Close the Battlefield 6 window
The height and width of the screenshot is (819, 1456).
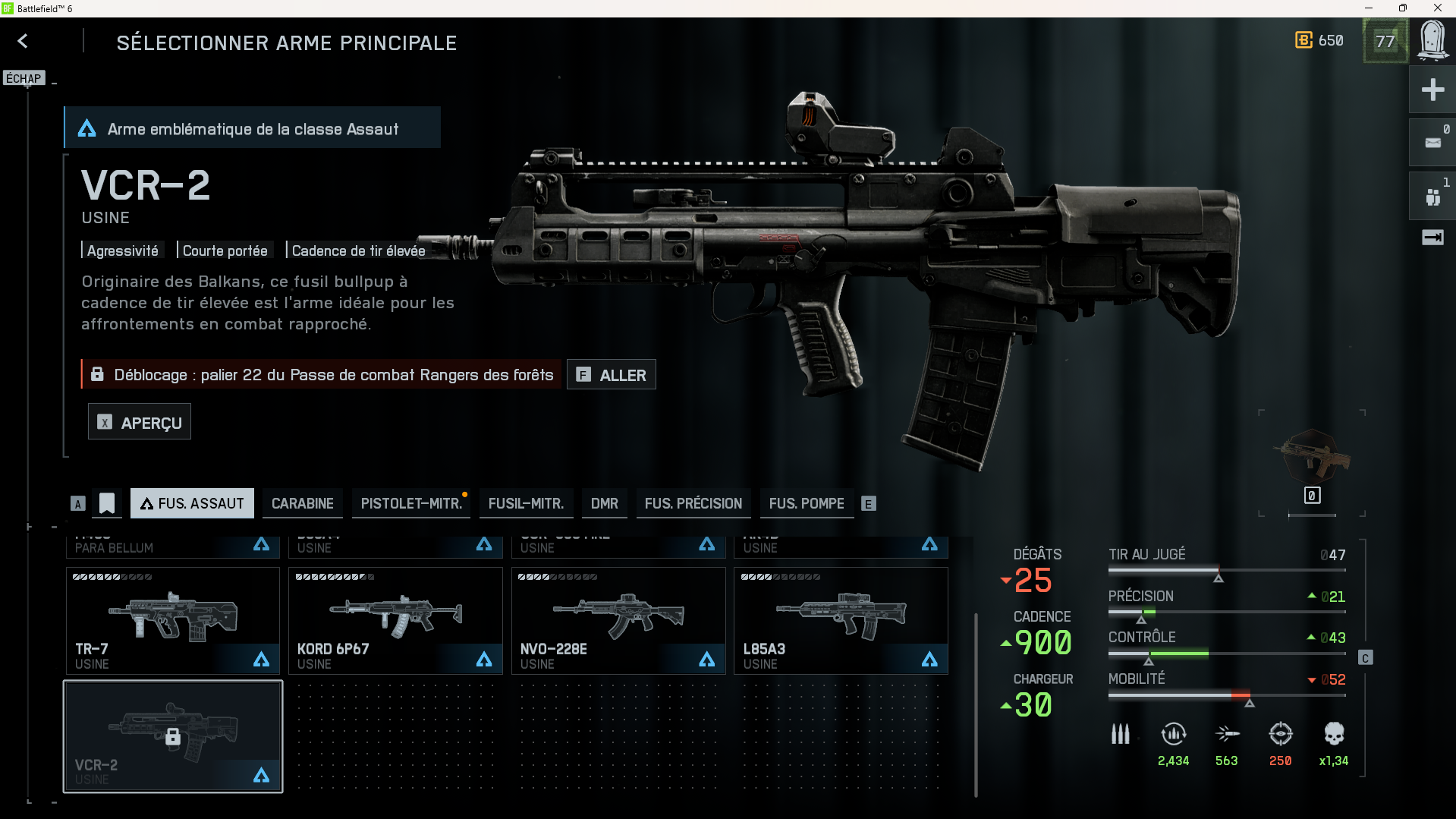pos(1437,8)
